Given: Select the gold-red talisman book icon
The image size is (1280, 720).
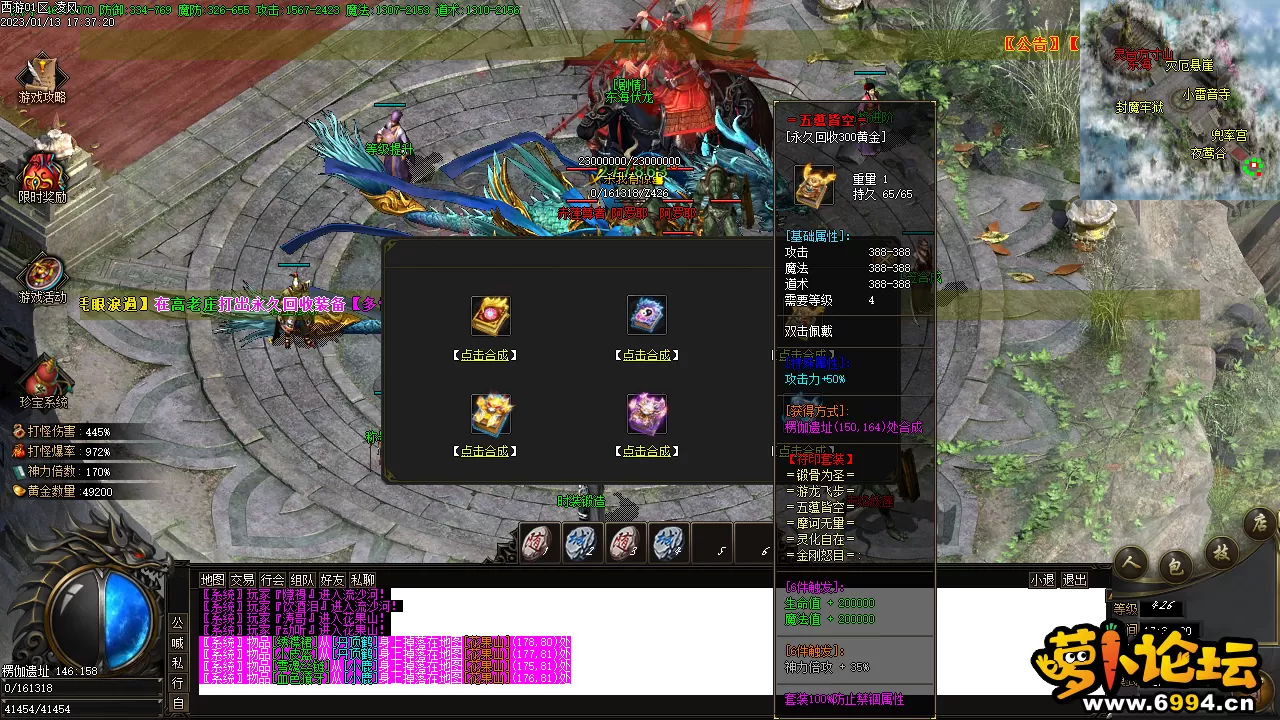Looking at the screenshot, I should (x=491, y=315).
